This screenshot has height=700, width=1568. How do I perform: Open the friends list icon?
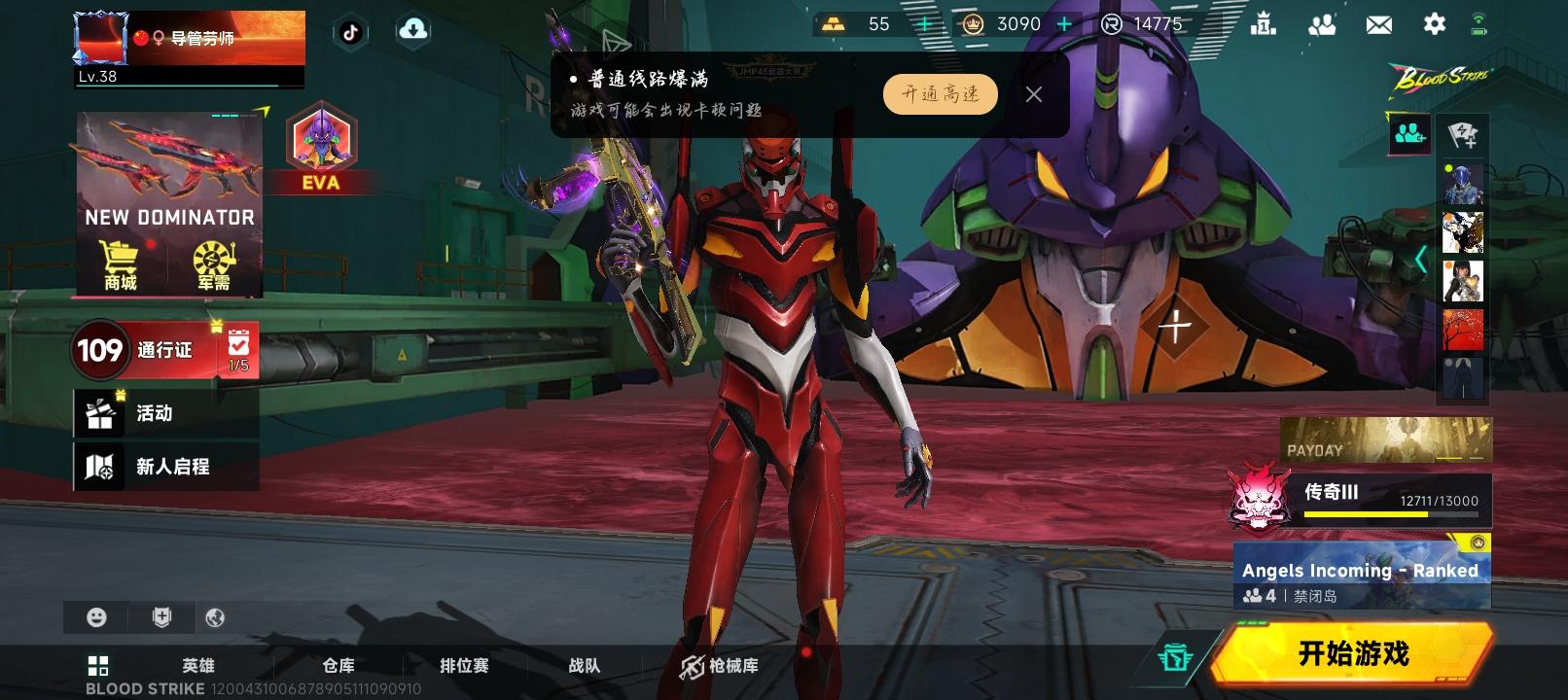pos(1323,23)
